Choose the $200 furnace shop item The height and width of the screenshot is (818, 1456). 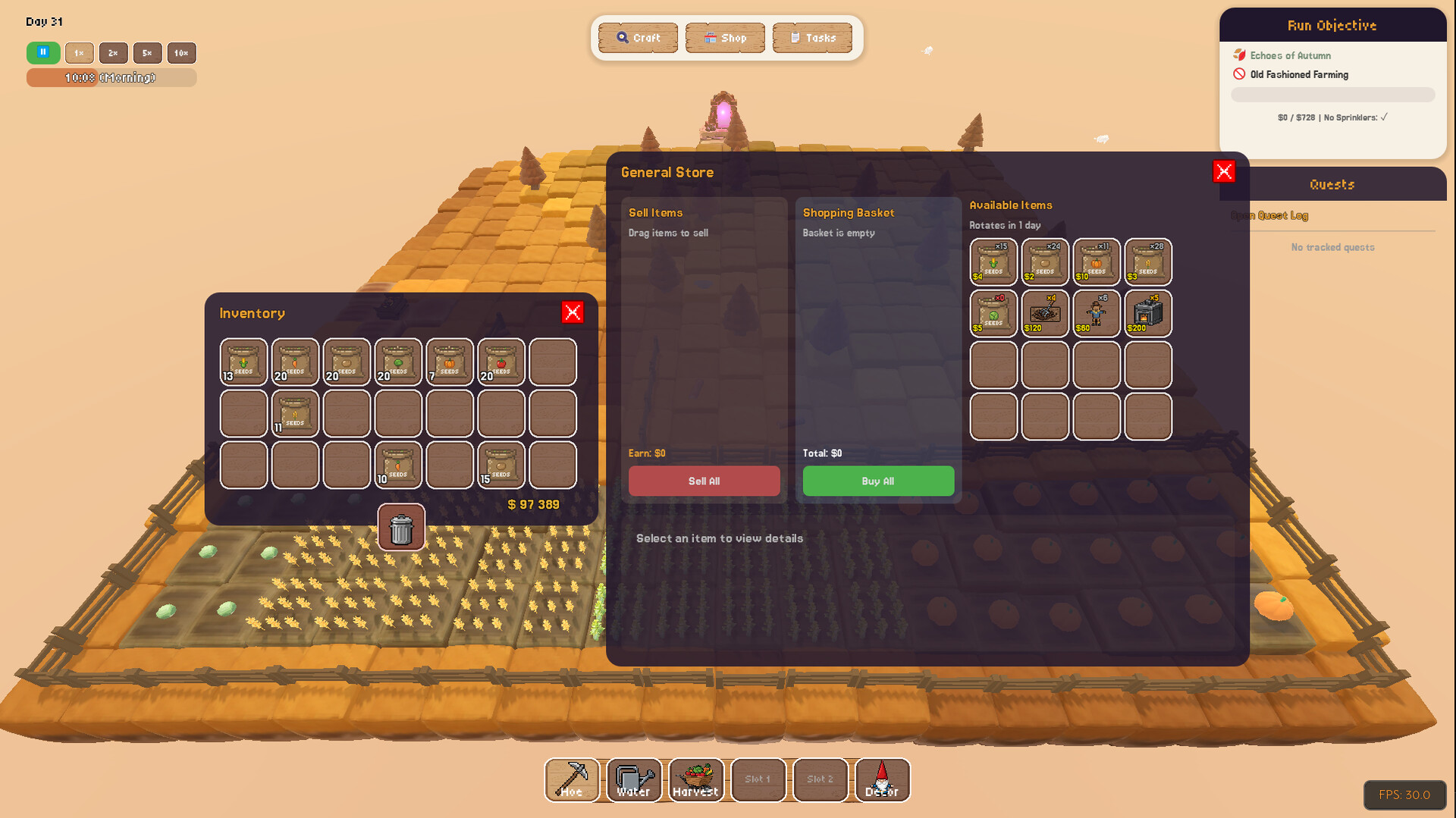1148,314
